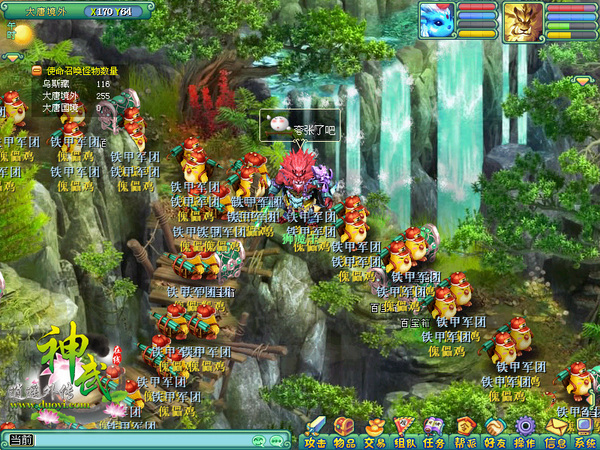Open the 物品 (Items) treasure chest
Image resolution: width=600 pixels, height=450 pixels.
coord(345,431)
